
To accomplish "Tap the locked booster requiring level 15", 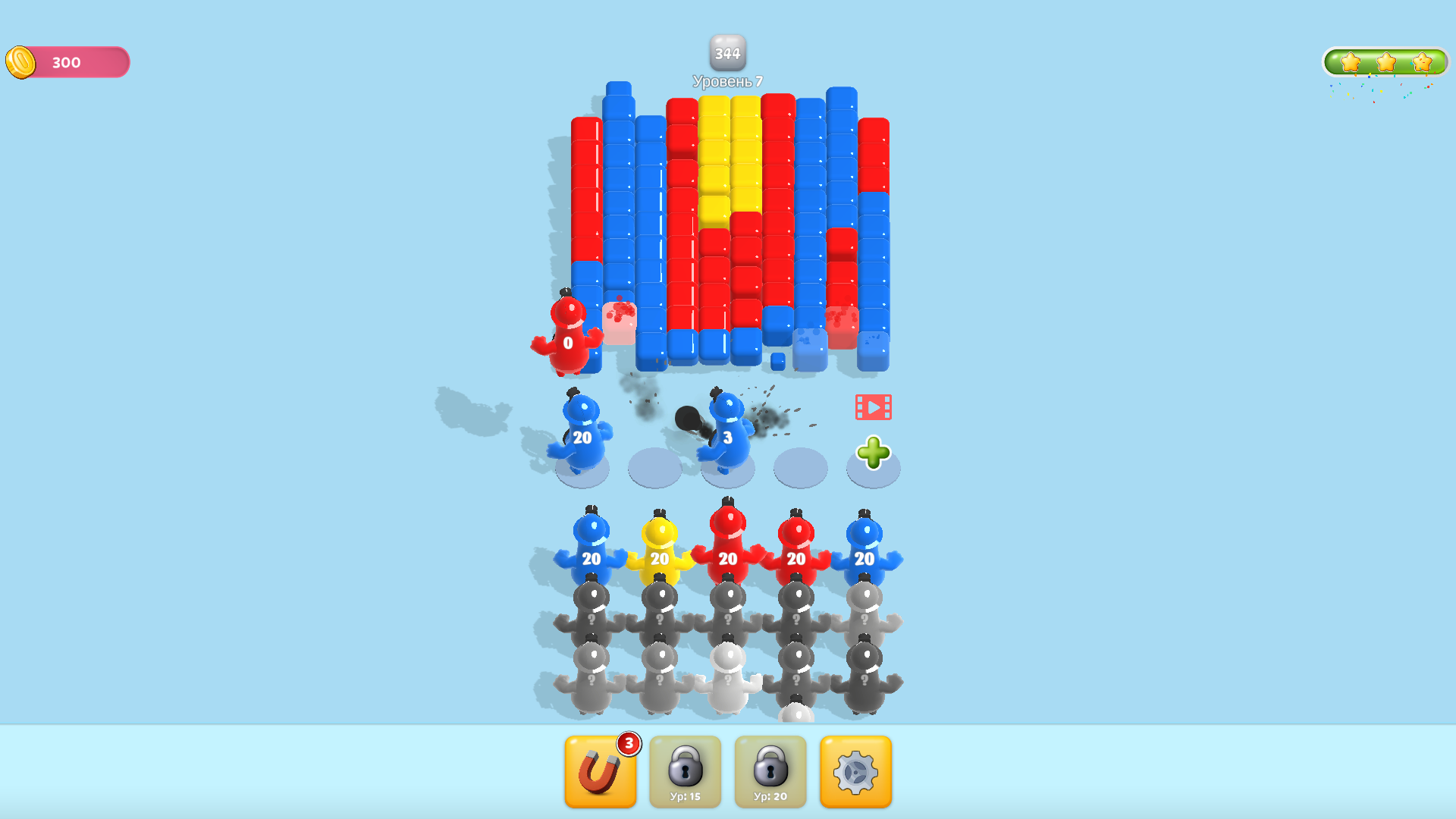I will click(685, 771).
